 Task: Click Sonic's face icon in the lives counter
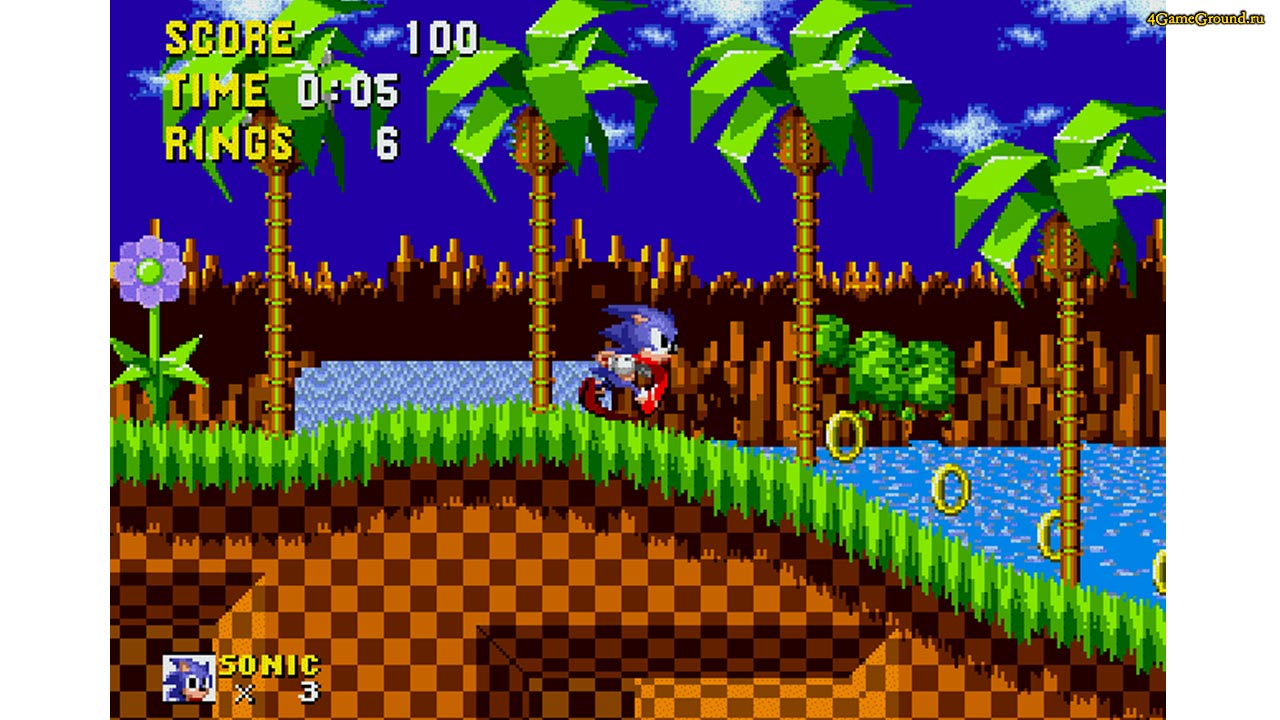tap(191, 676)
